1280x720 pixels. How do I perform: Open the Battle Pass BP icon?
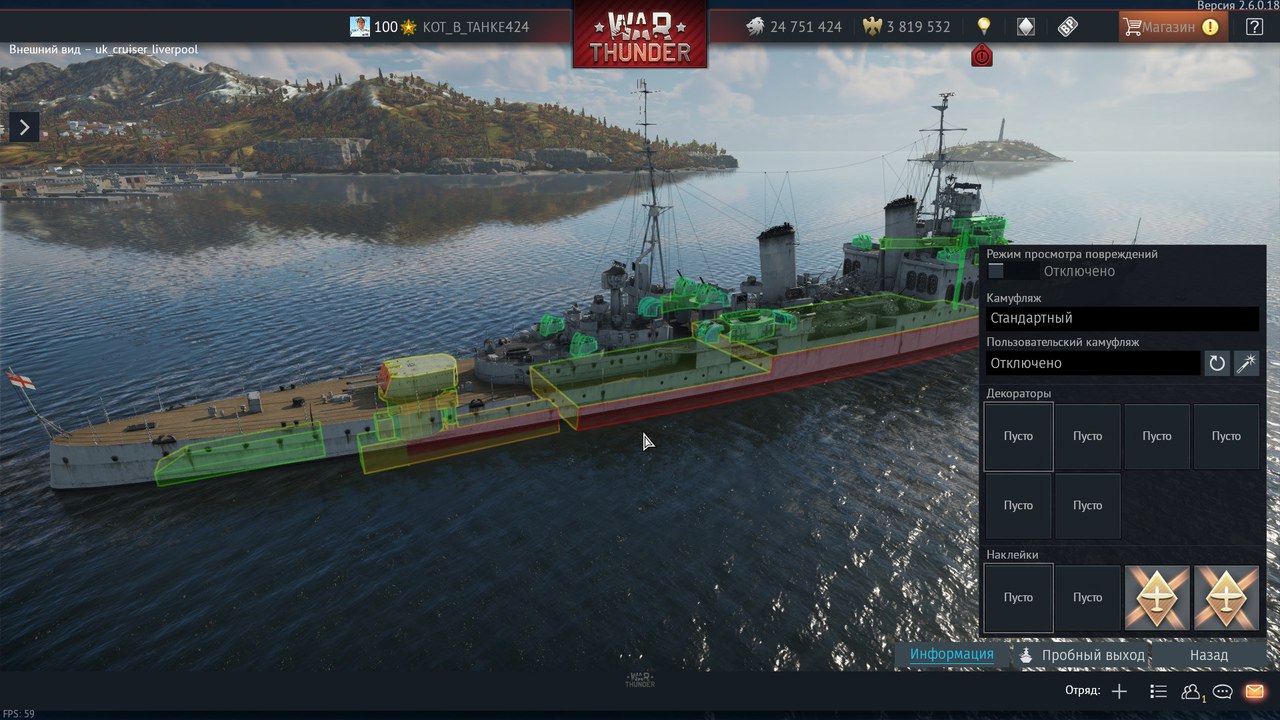coord(1068,27)
